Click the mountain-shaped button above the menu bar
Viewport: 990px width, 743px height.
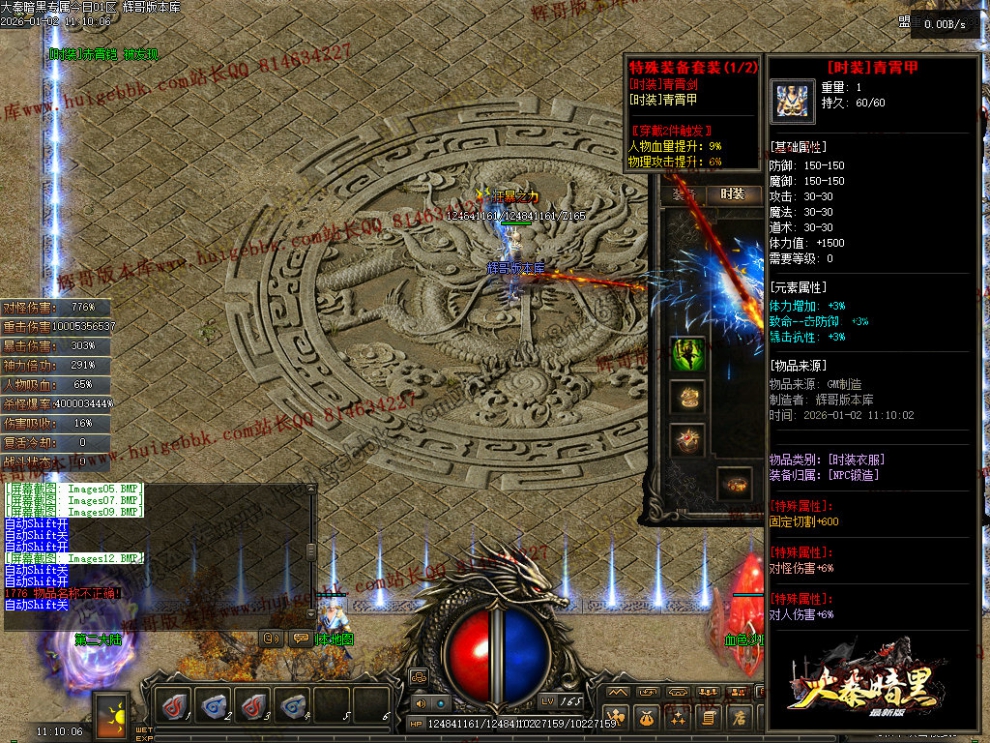(618, 692)
